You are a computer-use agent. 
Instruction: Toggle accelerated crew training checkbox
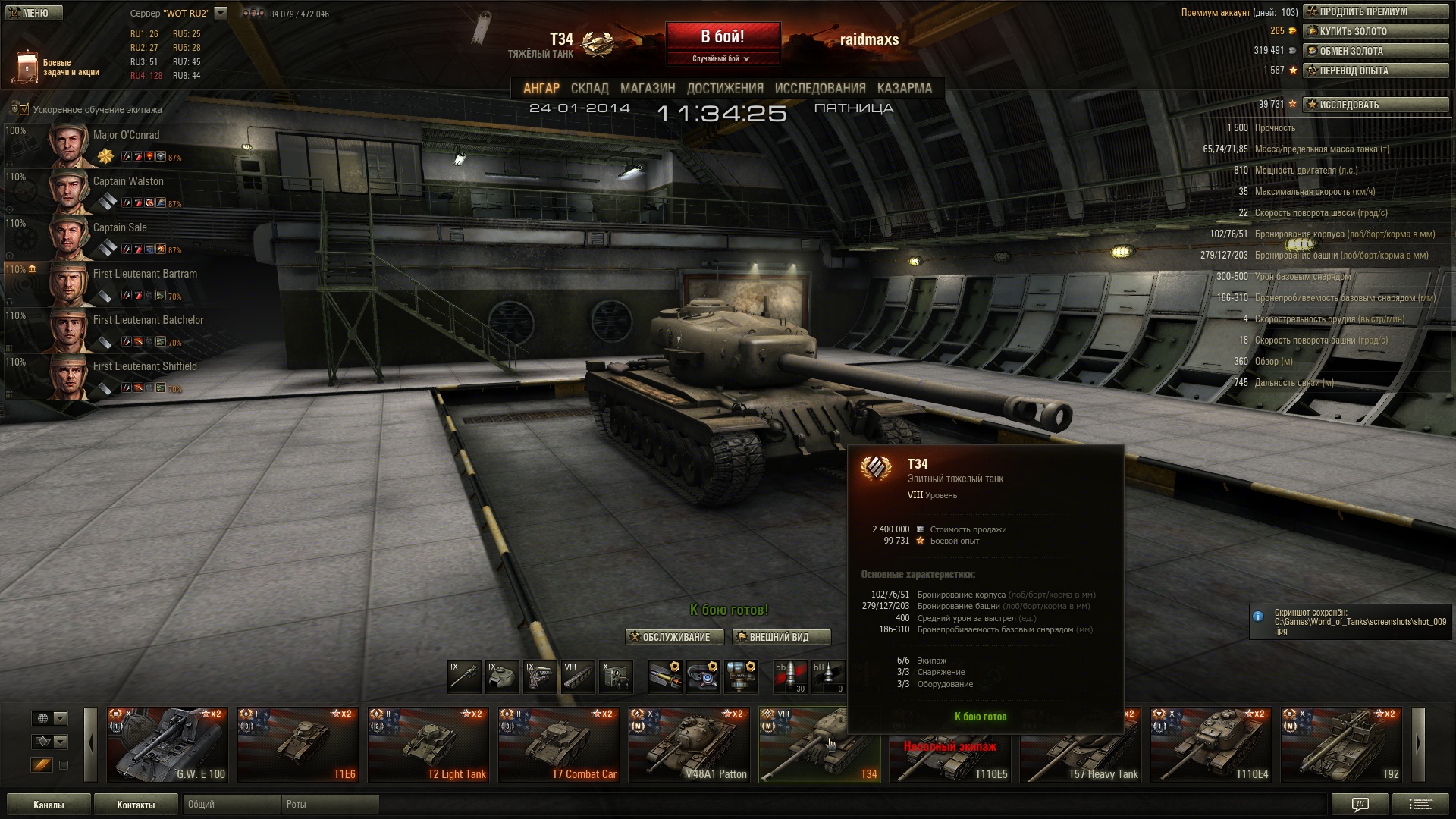24,109
